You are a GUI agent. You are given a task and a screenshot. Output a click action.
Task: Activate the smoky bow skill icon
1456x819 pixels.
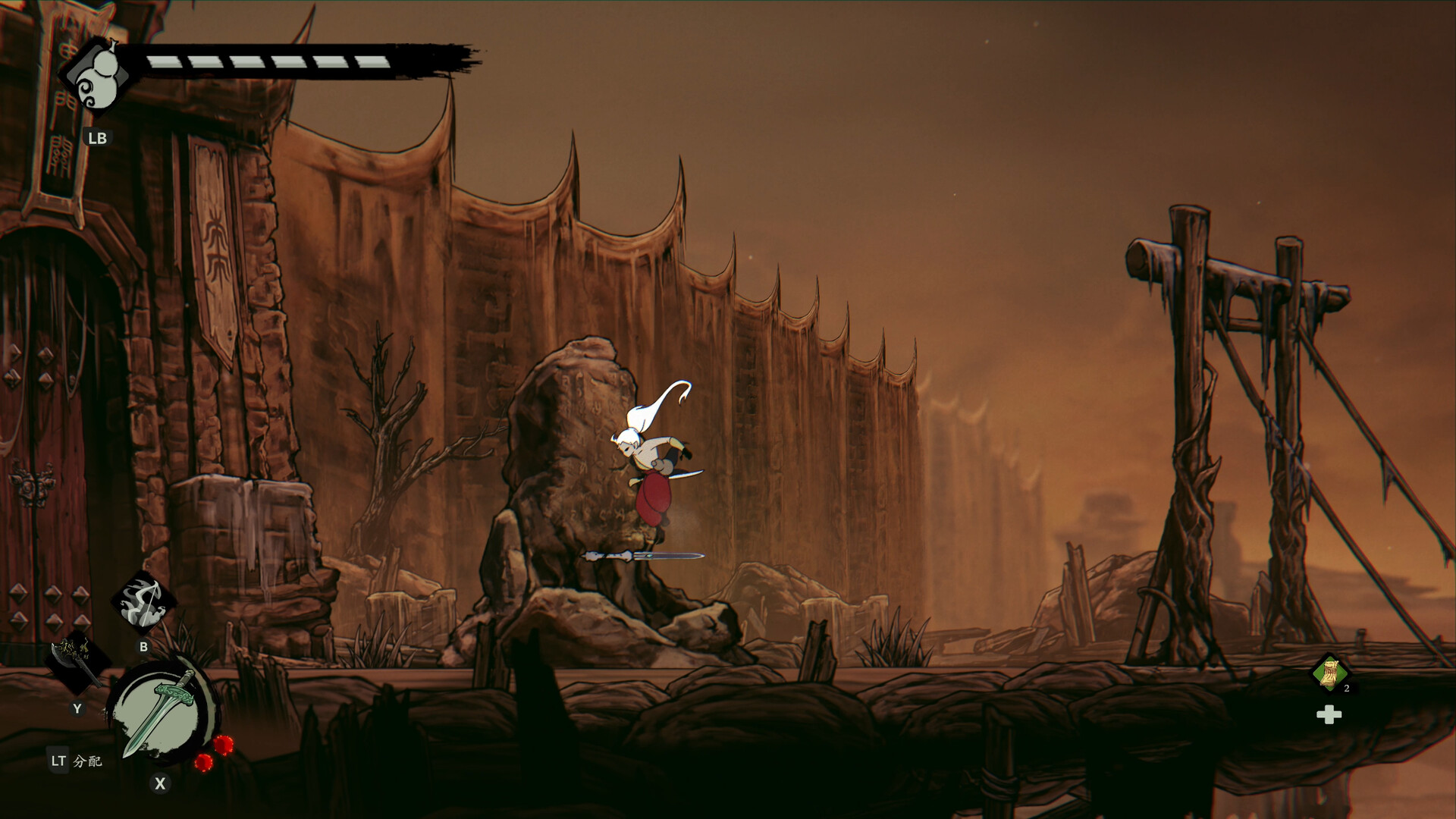click(x=143, y=603)
